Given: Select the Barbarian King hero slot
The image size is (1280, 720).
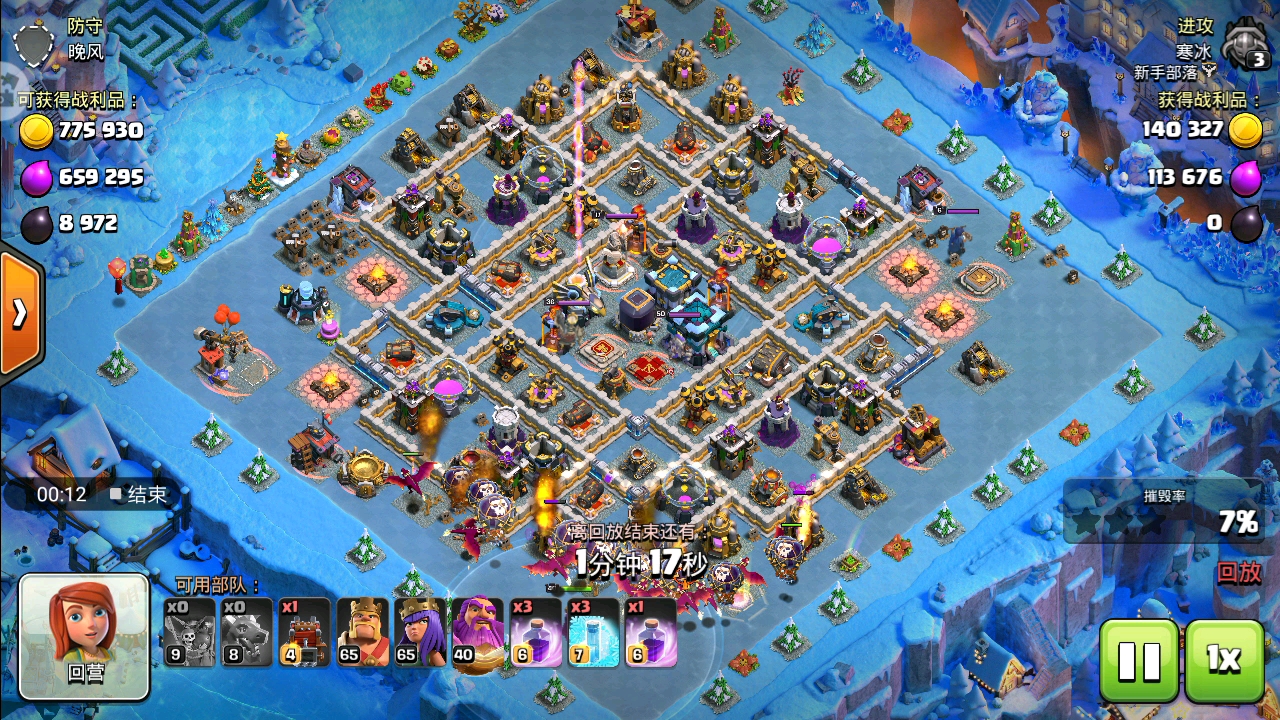Looking at the screenshot, I should coord(361,633).
